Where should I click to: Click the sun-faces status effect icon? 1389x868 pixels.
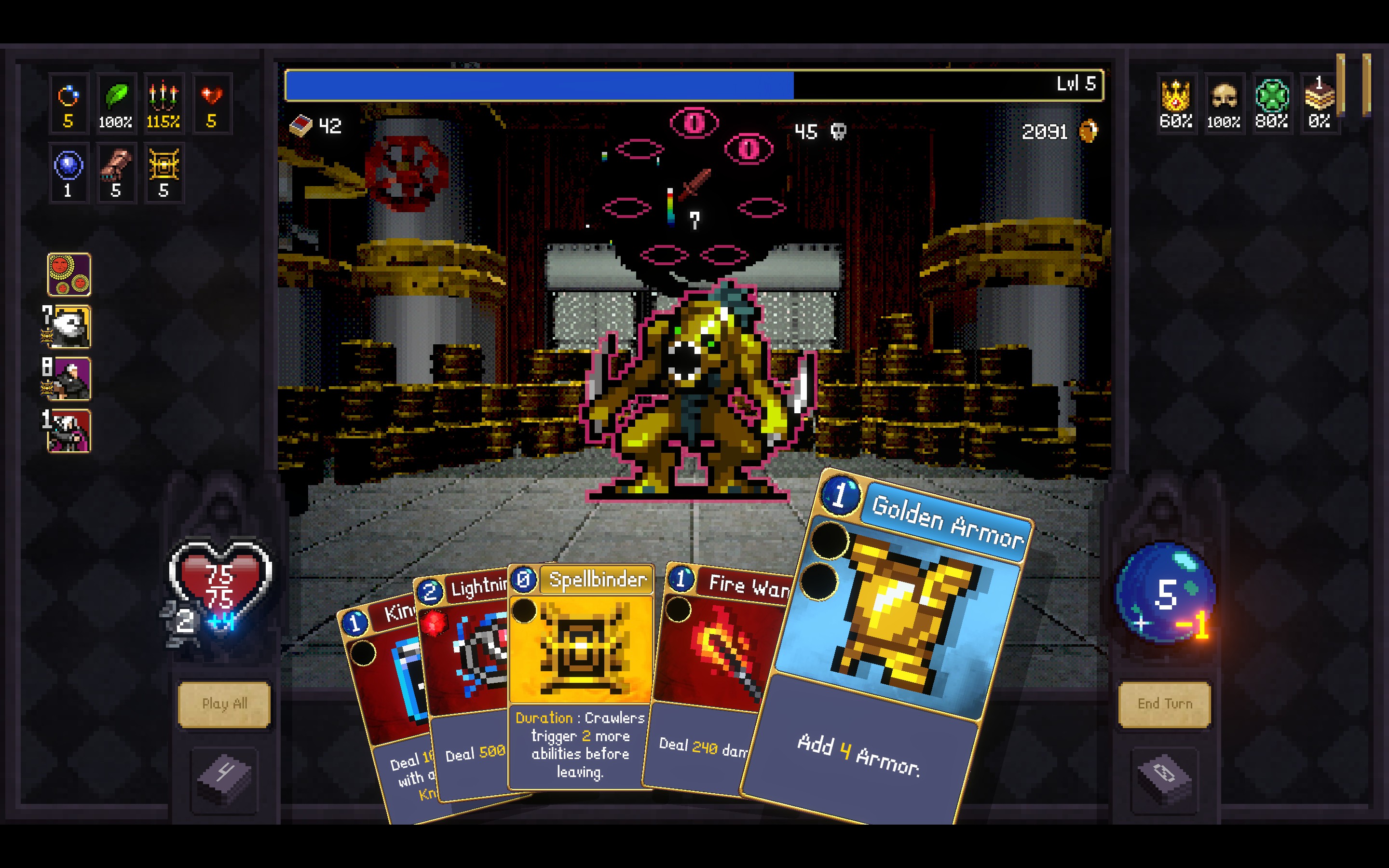70,275
